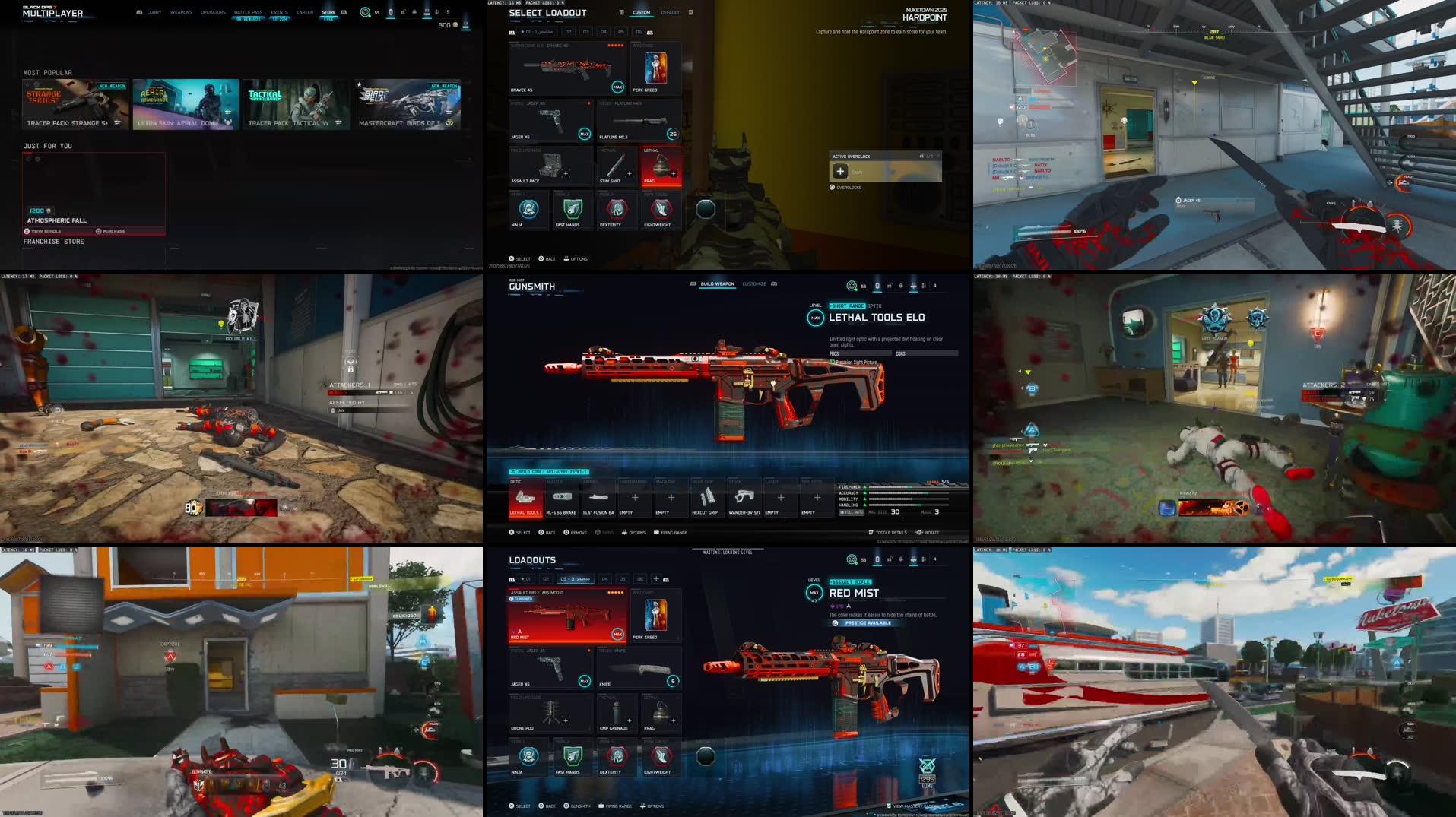Open the Frag lethal equipment slot
The width and height of the screenshot is (1456, 817).
point(661,166)
